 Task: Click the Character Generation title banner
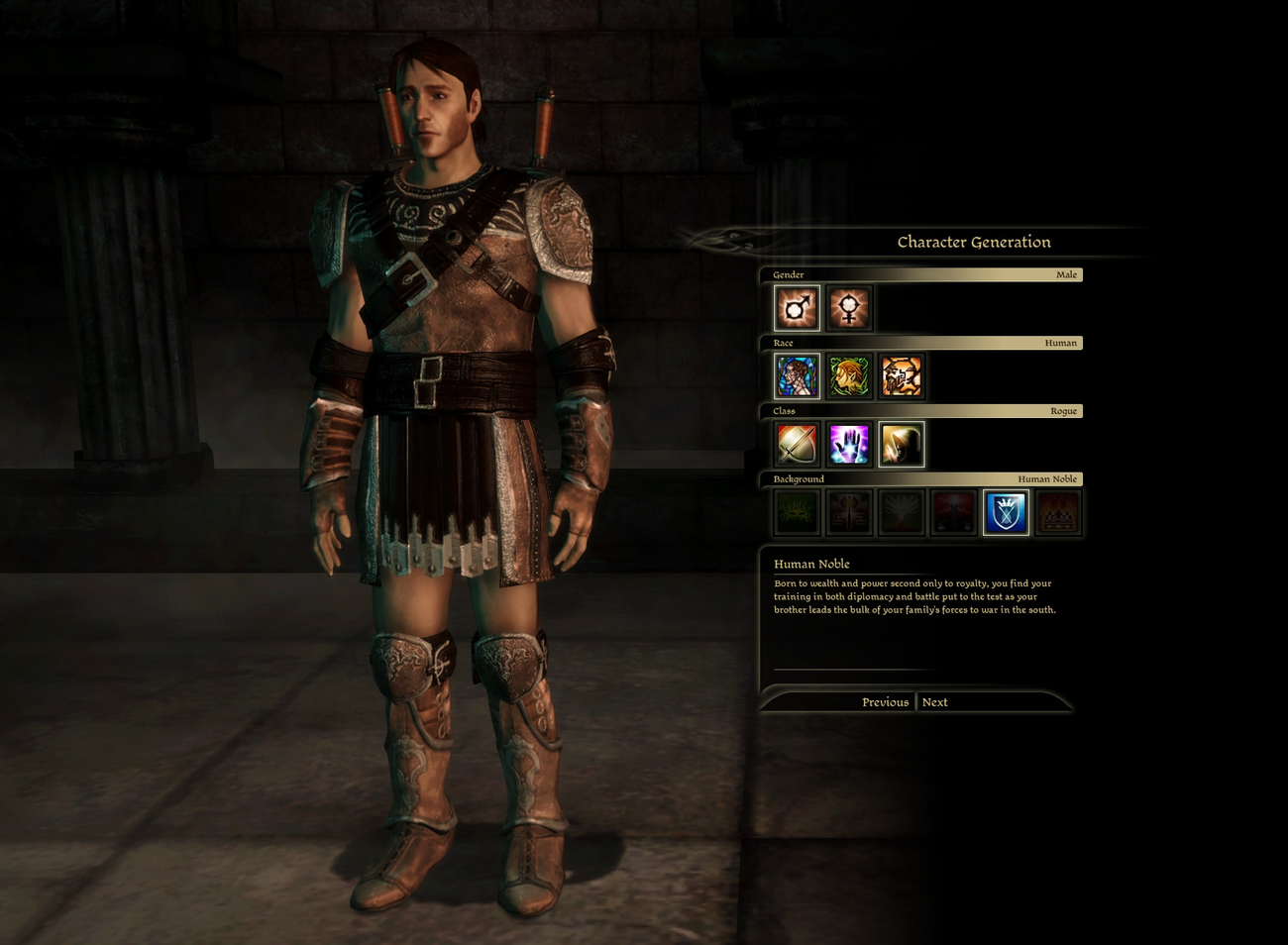point(973,241)
